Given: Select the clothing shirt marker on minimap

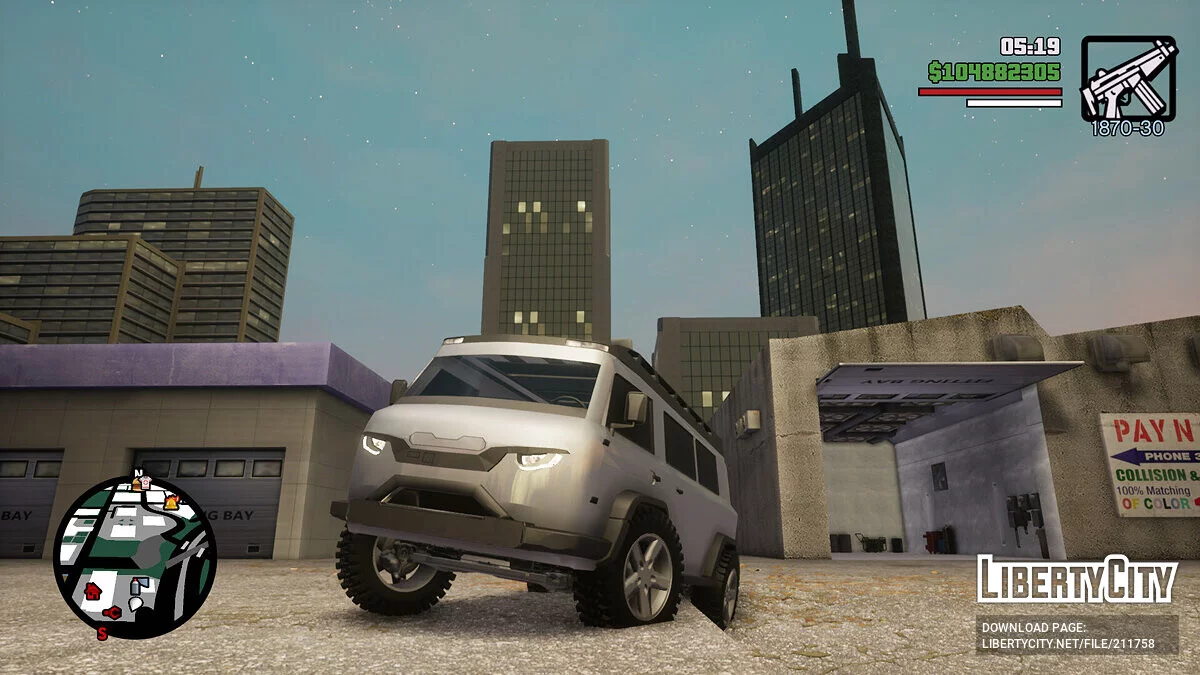Looking at the screenshot, I should point(146,482).
